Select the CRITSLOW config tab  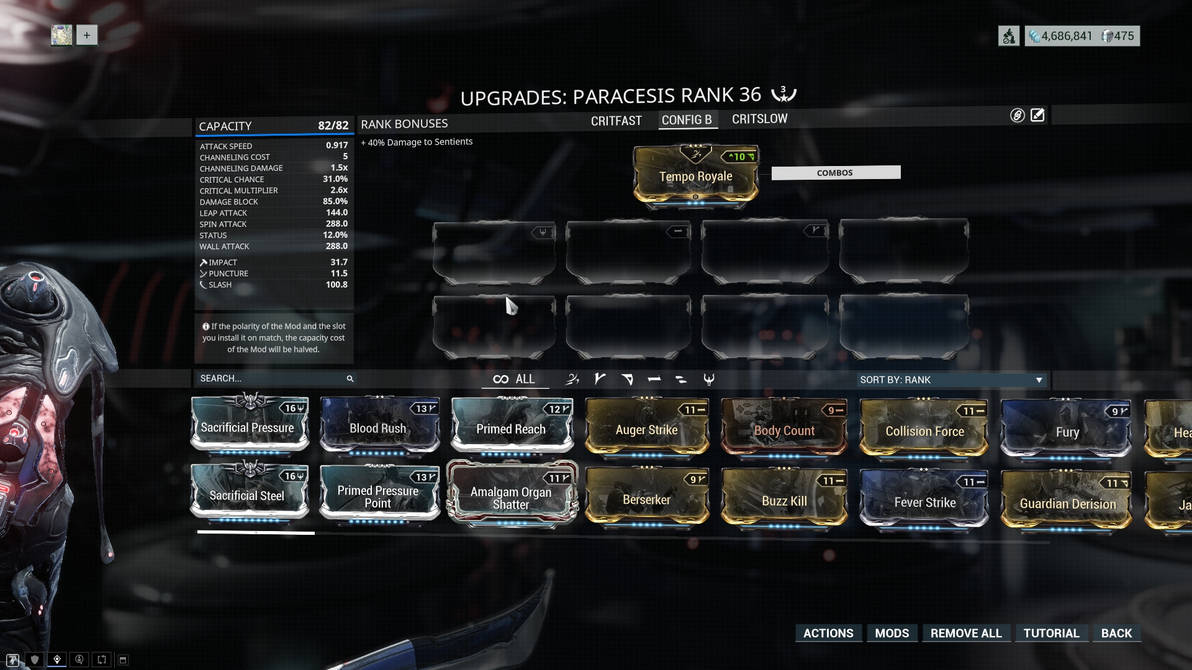coord(759,119)
